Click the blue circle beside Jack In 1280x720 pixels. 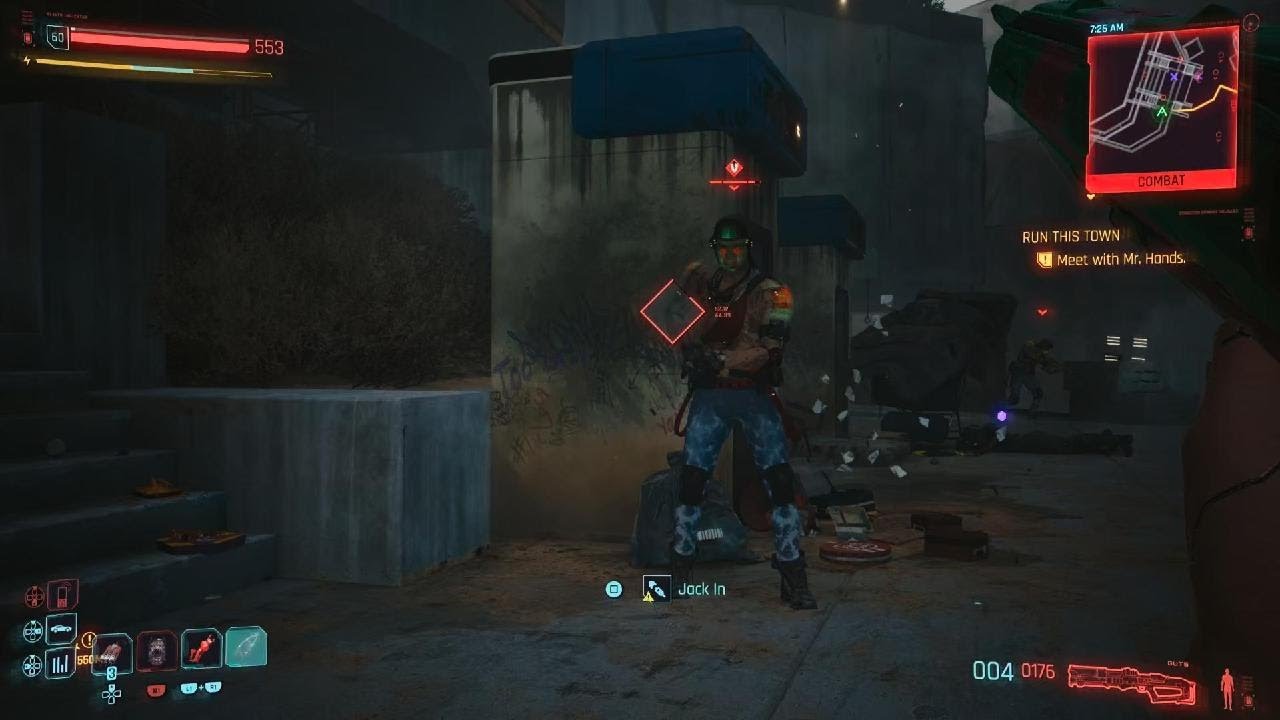point(614,588)
